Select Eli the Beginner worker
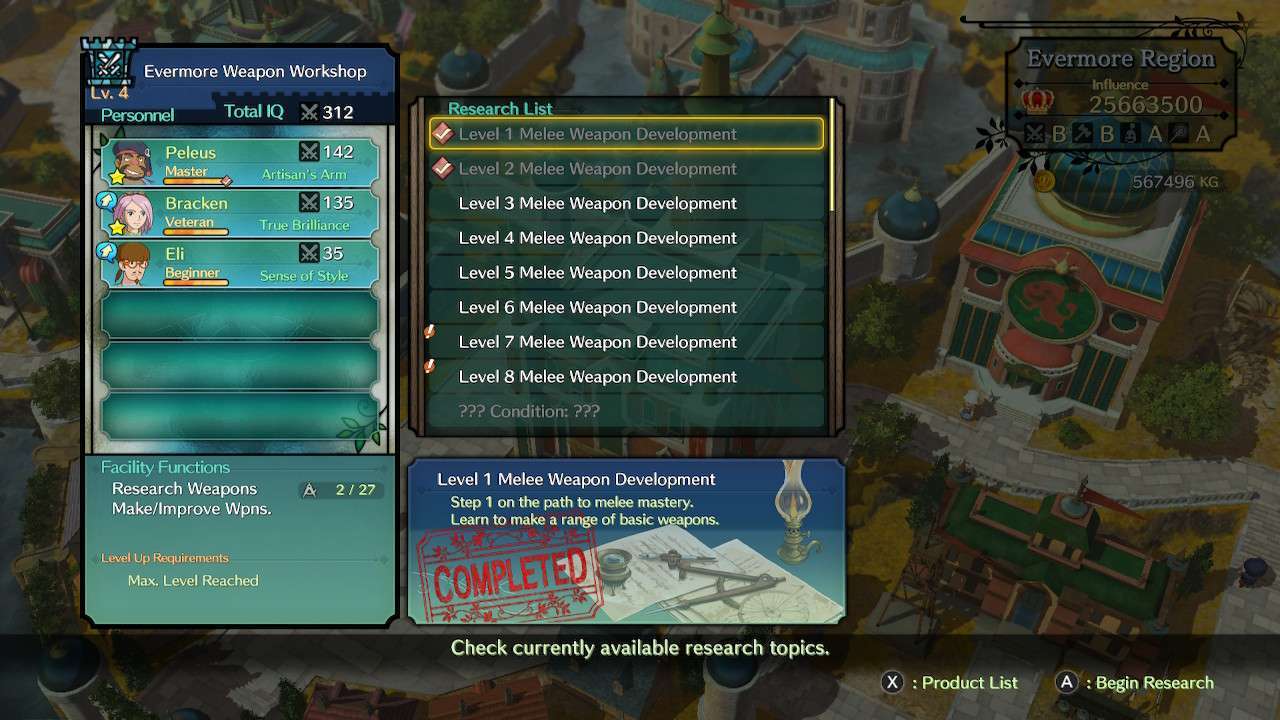The height and width of the screenshot is (720, 1280). [x=240, y=263]
